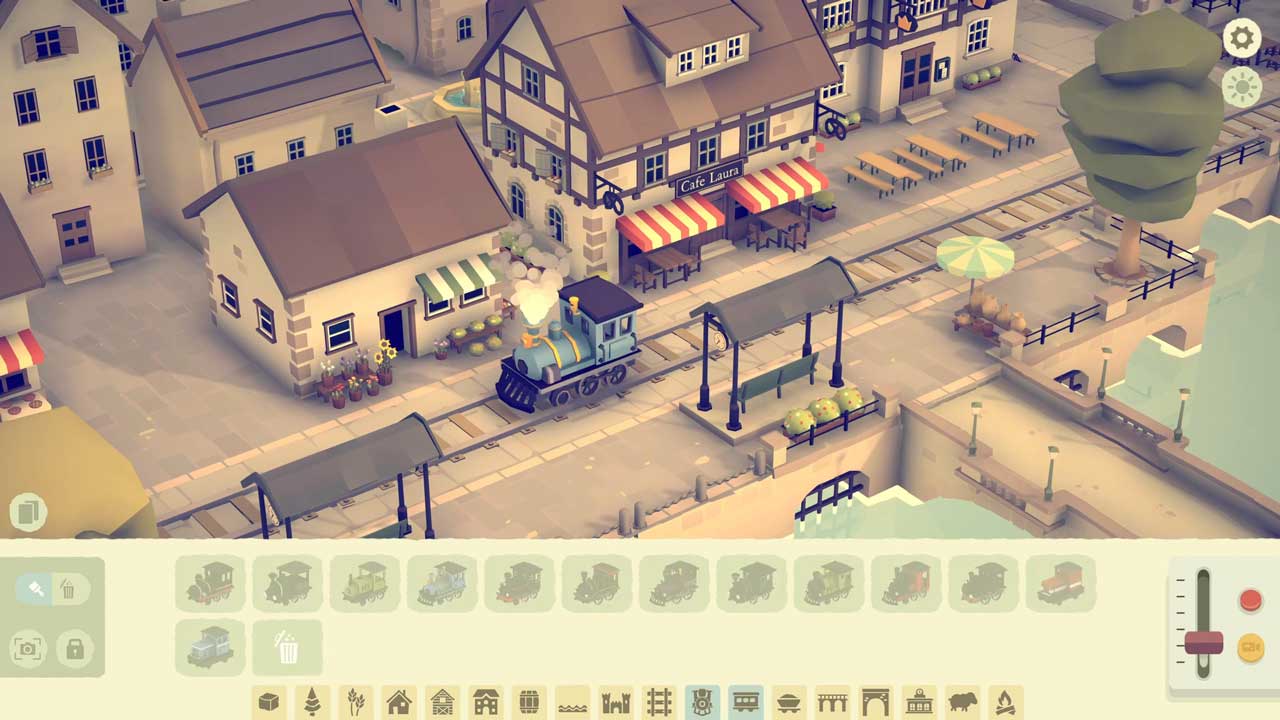Toggle the padlock lock button
This screenshot has height=720, width=1280.
(74, 649)
